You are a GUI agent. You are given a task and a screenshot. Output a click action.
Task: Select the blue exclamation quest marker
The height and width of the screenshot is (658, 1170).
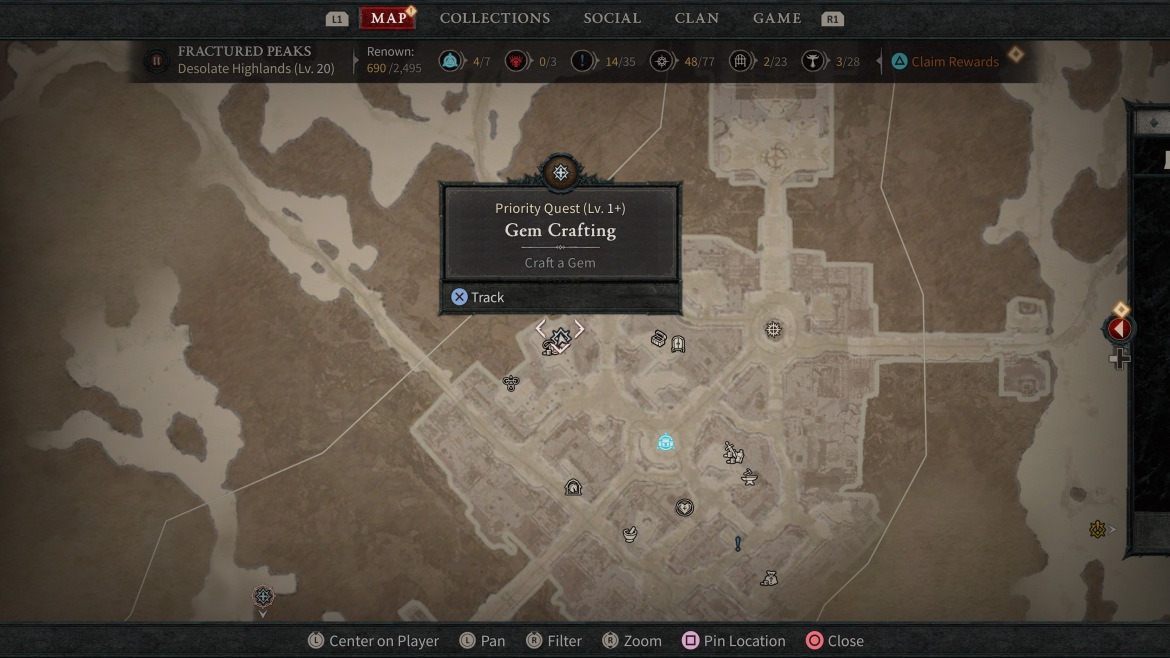(x=738, y=544)
